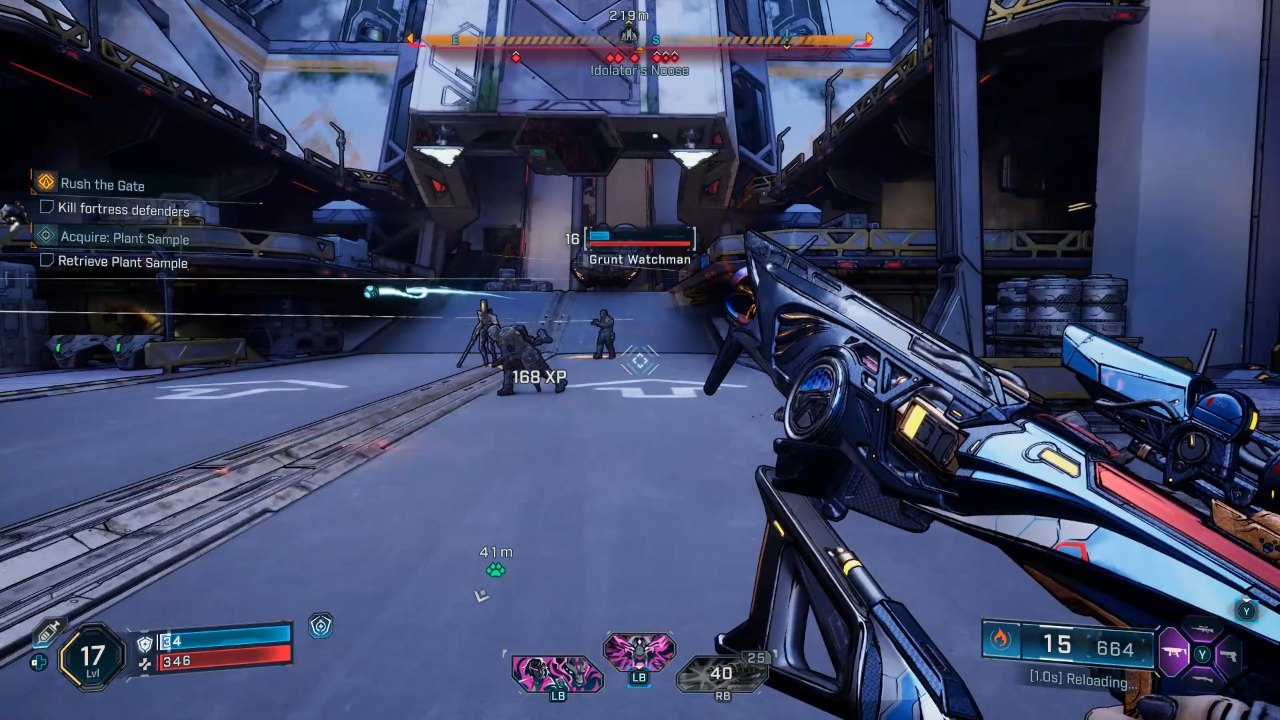Select the Rush the Gate mission tracker
The image size is (1280, 720).
102,185
